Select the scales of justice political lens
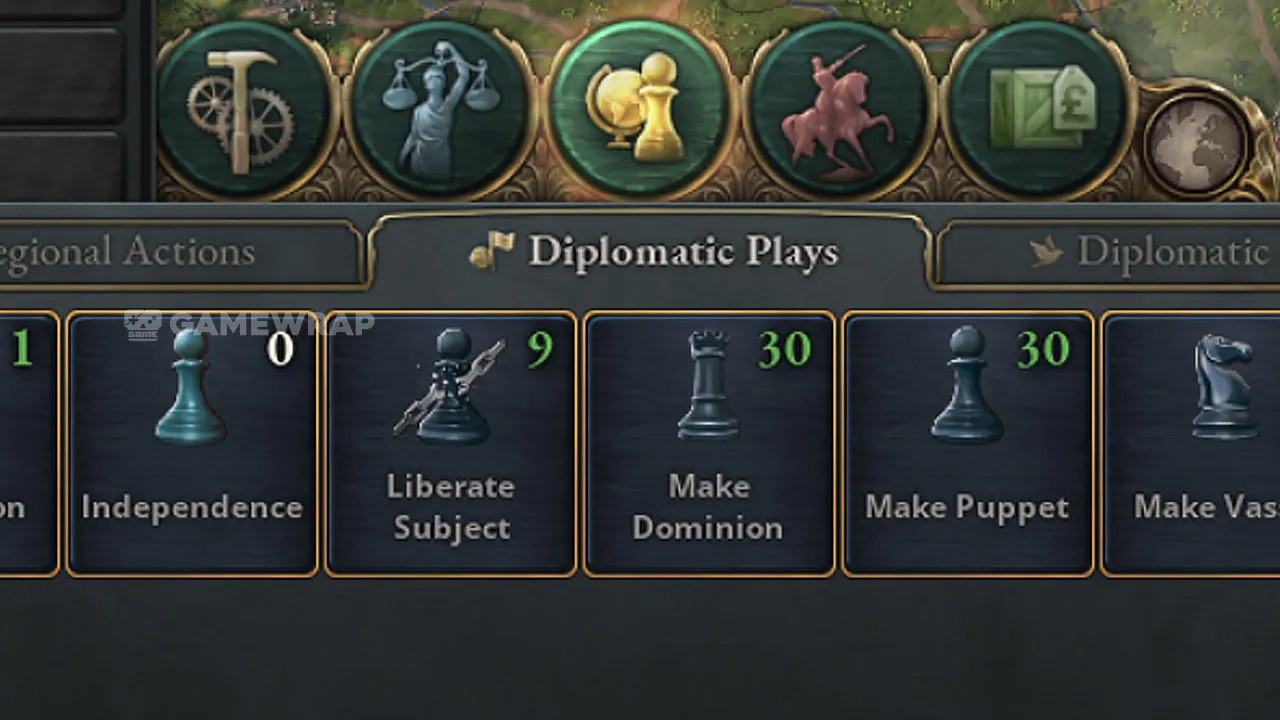Screen dimensions: 1280x720 coord(441,111)
